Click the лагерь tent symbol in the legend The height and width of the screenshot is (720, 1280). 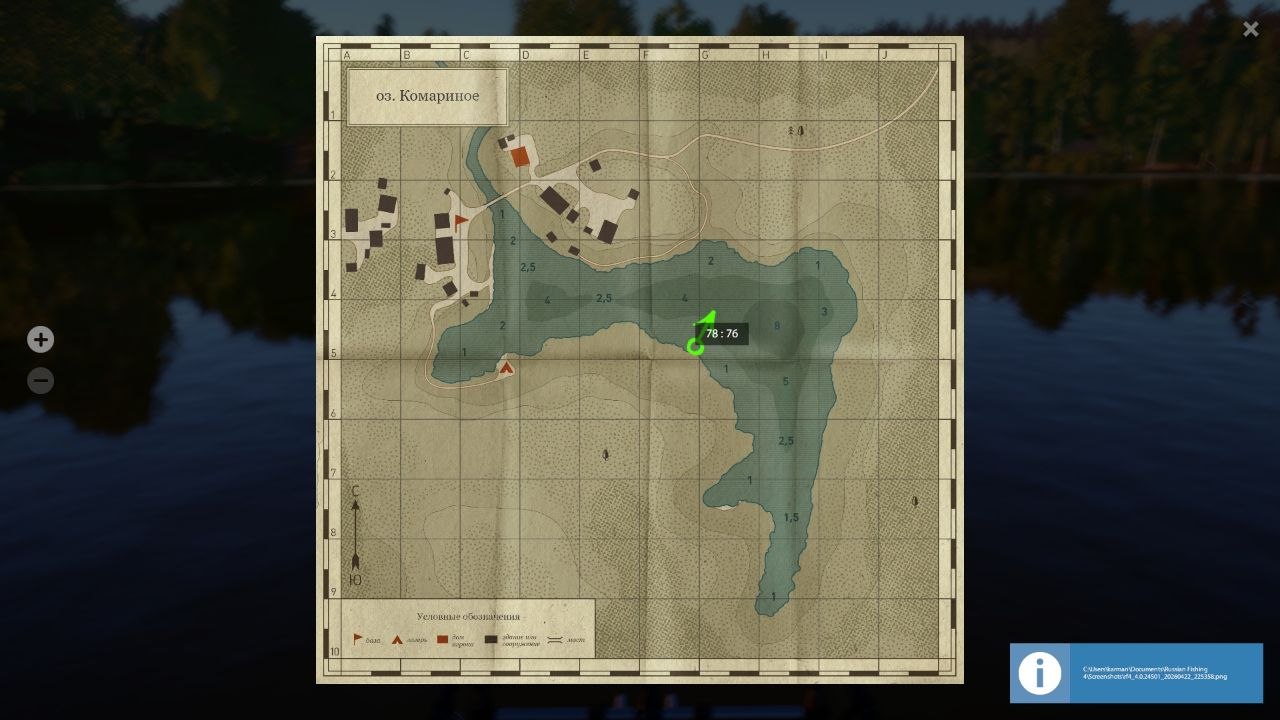click(x=397, y=639)
